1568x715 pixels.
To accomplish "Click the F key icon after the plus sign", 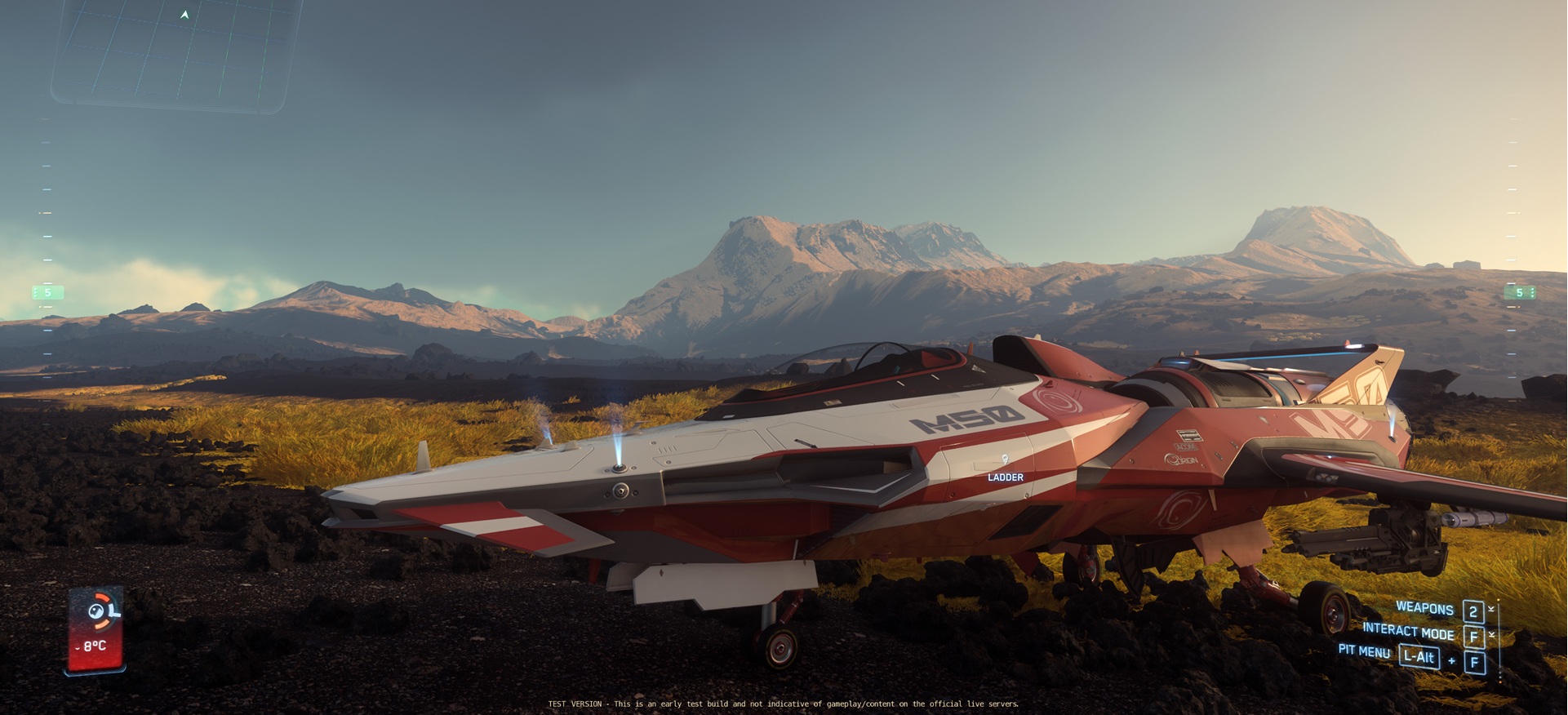I will [x=1474, y=662].
